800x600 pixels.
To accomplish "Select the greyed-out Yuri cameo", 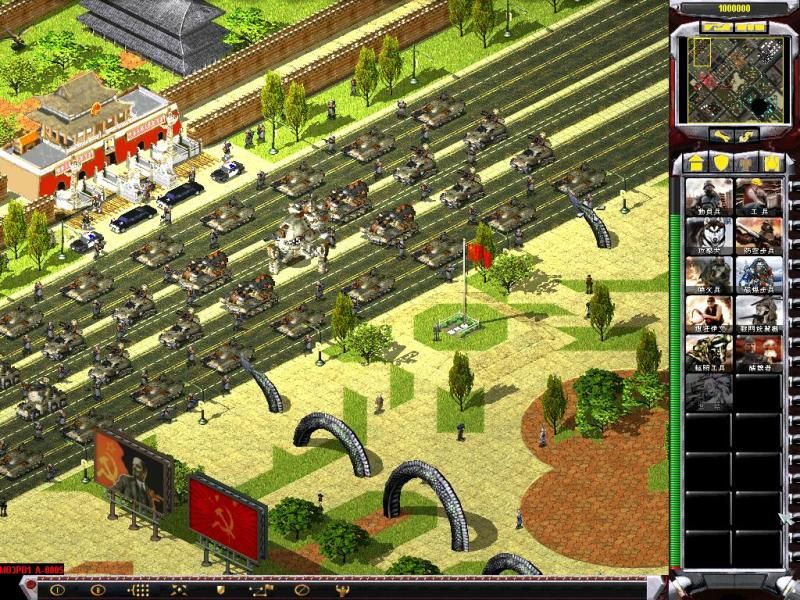I will (x=708, y=392).
